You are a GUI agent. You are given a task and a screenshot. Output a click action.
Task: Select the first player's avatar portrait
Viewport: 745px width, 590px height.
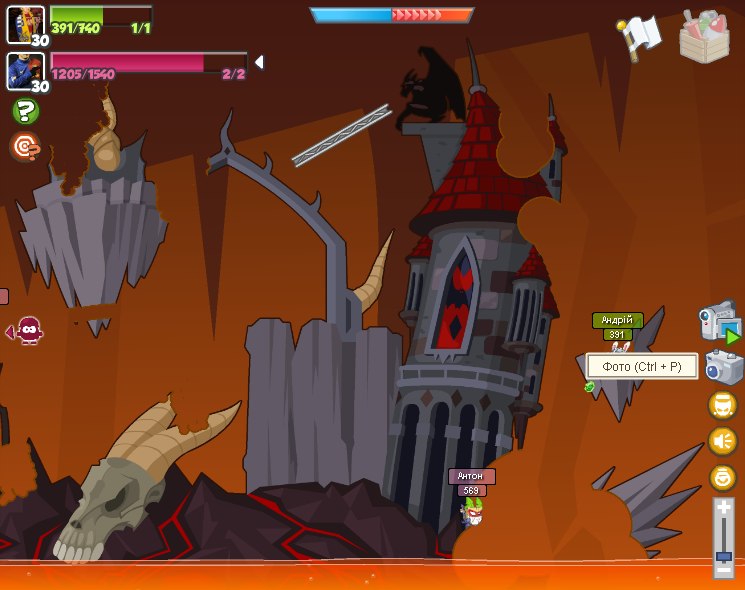[25, 24]
